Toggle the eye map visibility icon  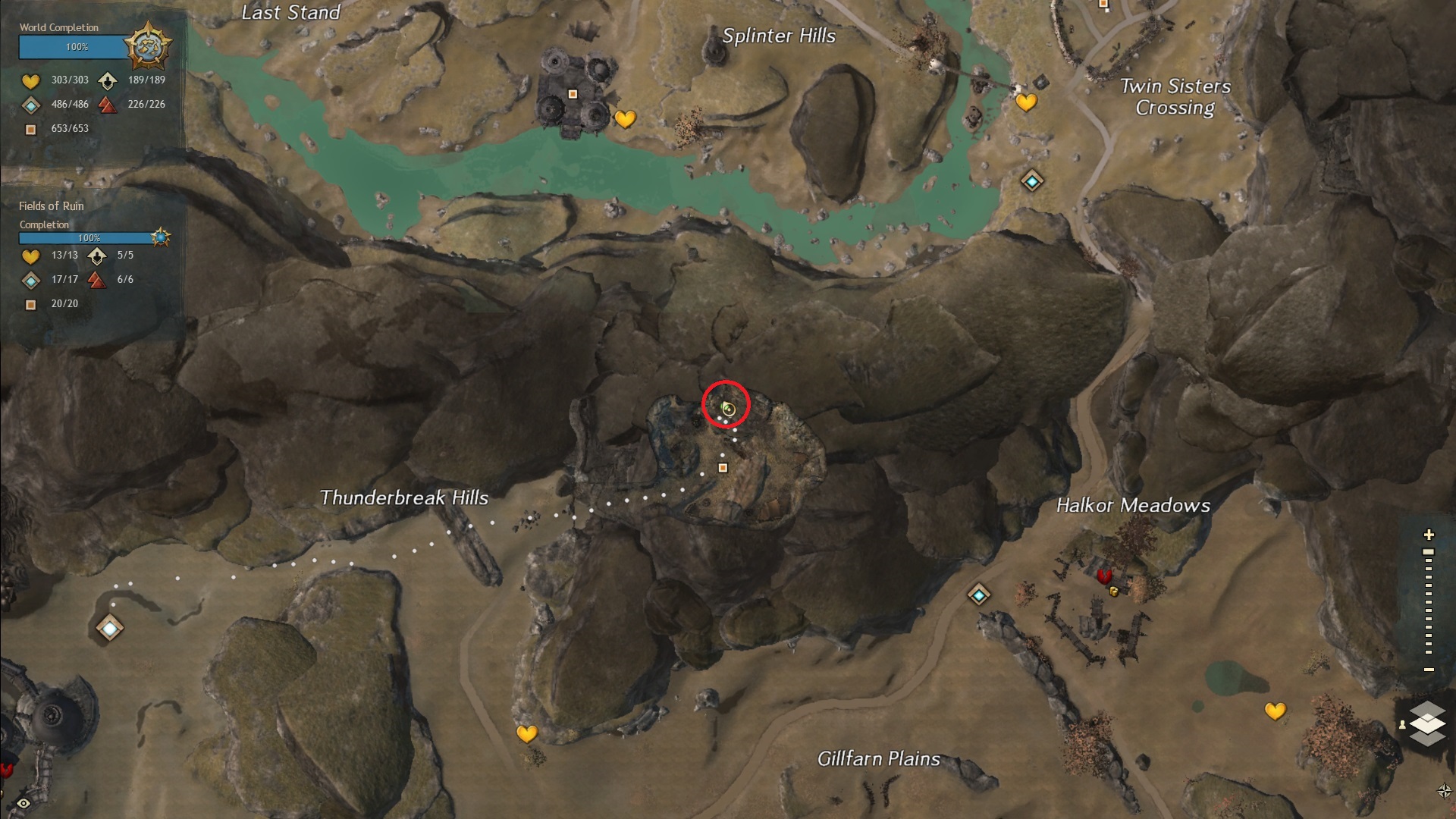24,803
